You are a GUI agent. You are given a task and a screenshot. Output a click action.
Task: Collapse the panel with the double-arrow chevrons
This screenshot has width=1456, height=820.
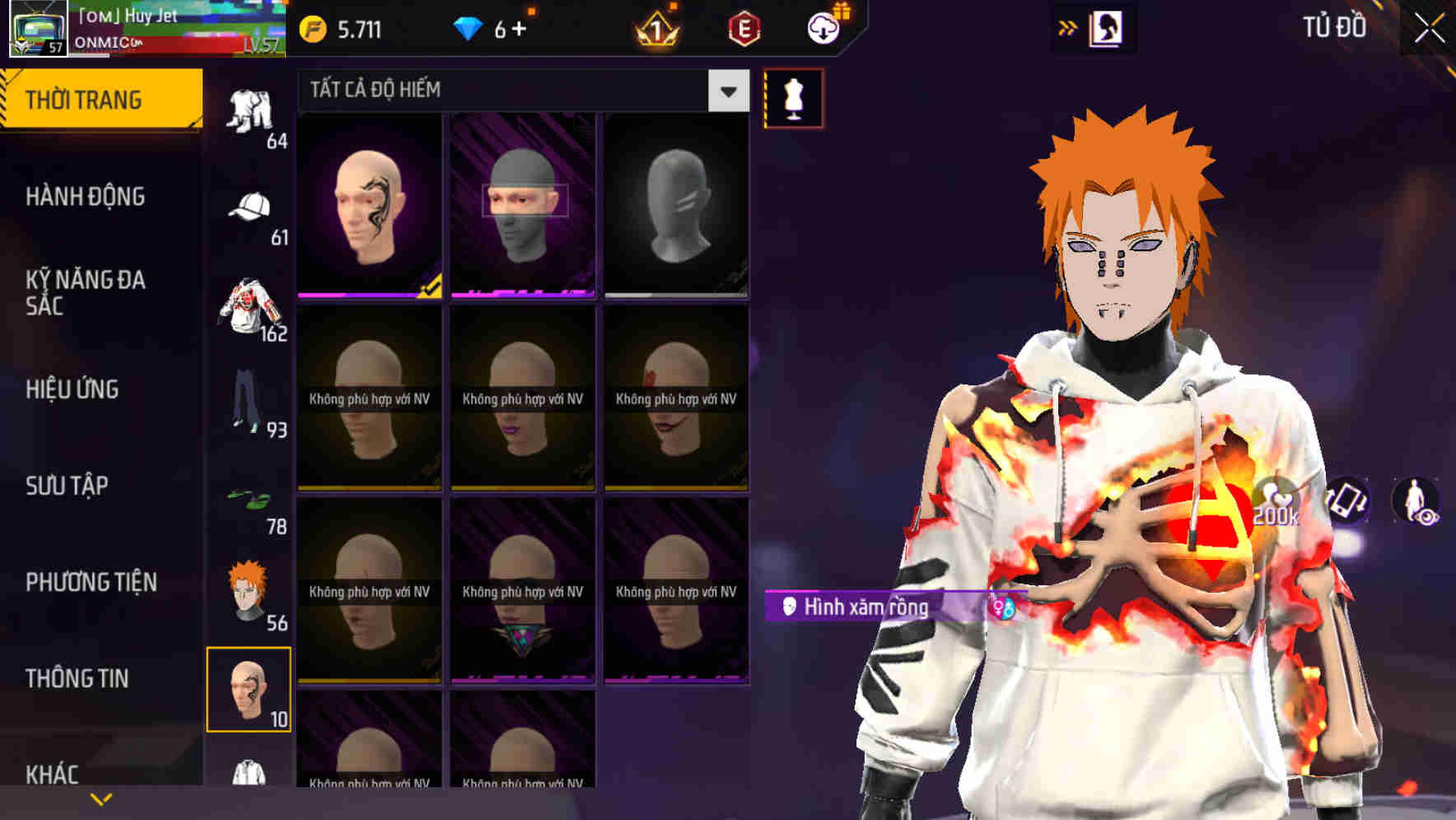[1068, 27]
